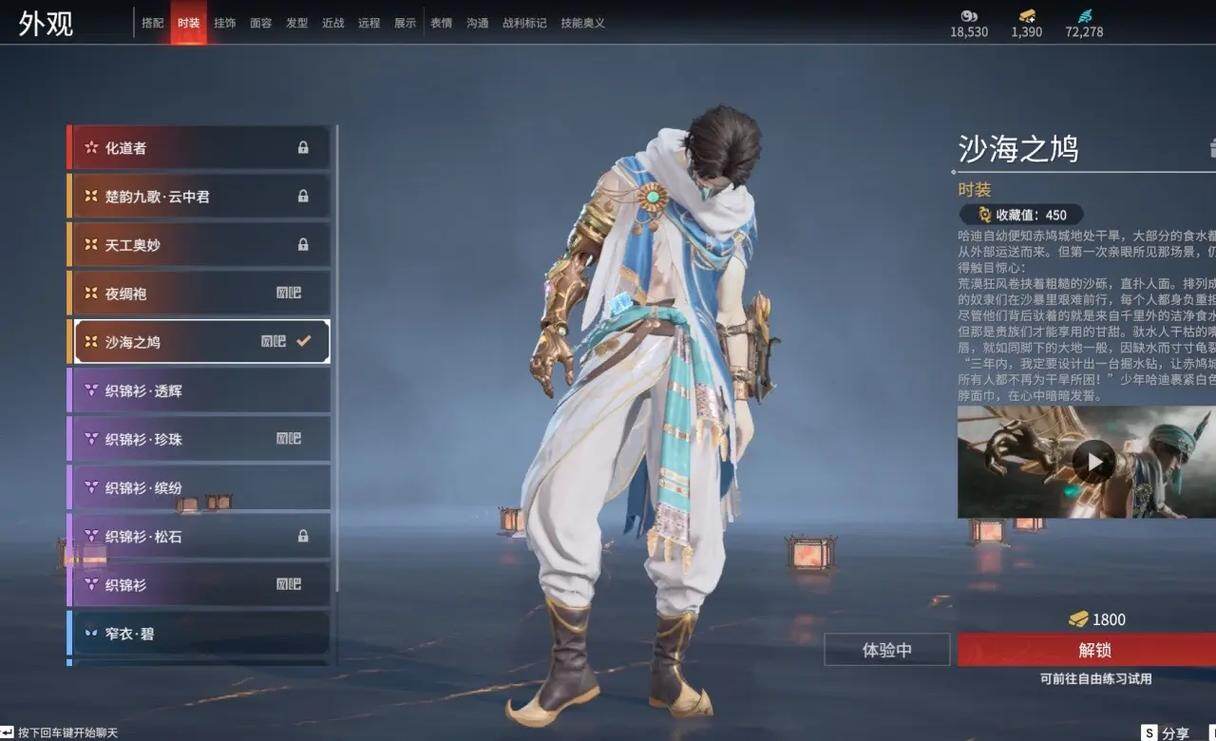1216x741 pixels.
Task: Switch to the 搭配 tab
Action: click(x=152, y=23)
